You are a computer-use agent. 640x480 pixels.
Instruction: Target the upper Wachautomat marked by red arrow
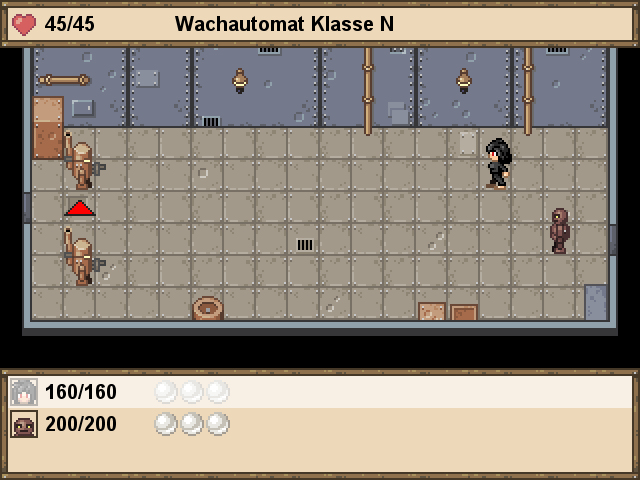coord(81,162)
